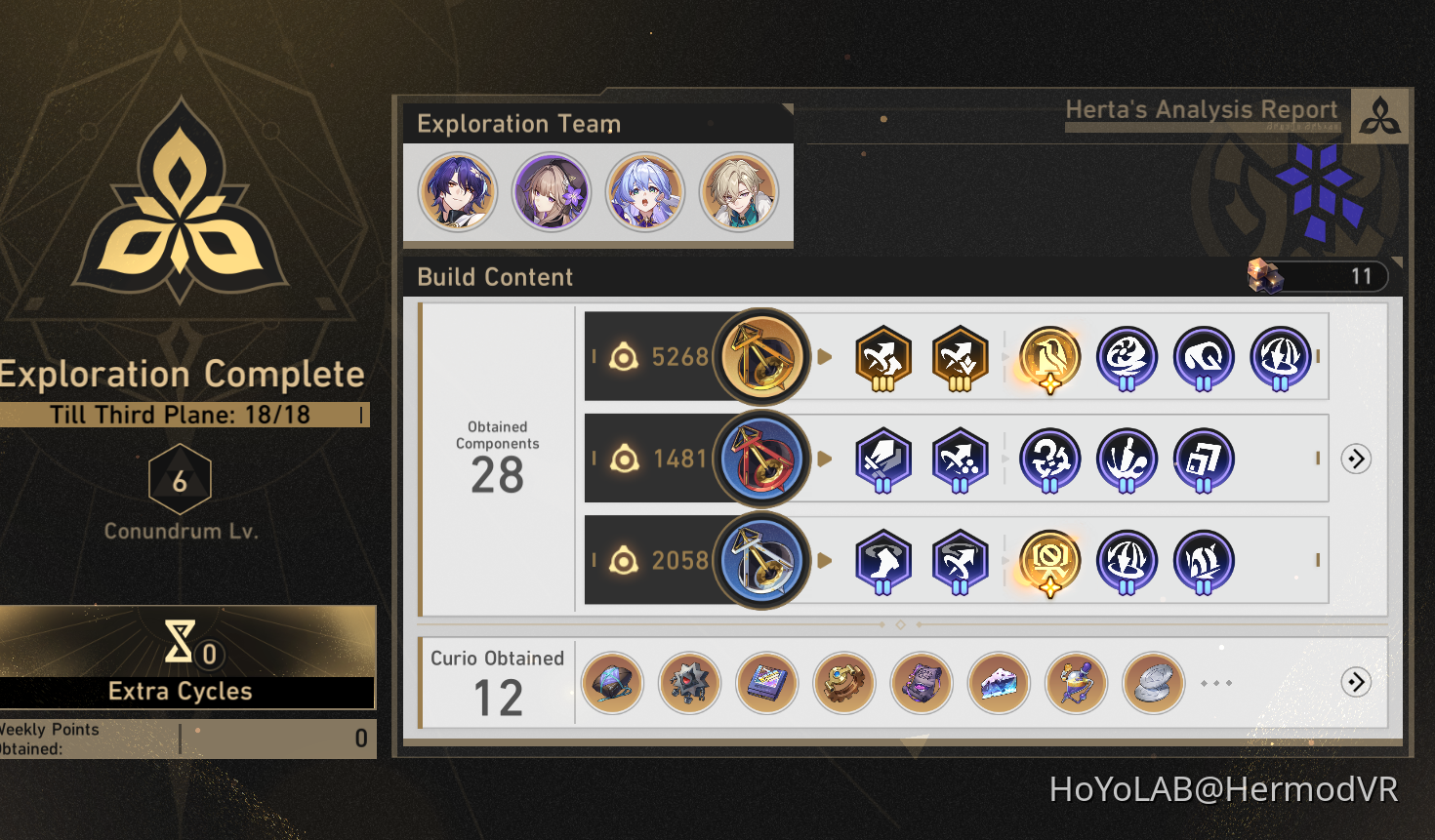1435x840 pixels.
Task: Click the silver coins curio at the end
Action: pyautogui.click(x=1153, y=683)
